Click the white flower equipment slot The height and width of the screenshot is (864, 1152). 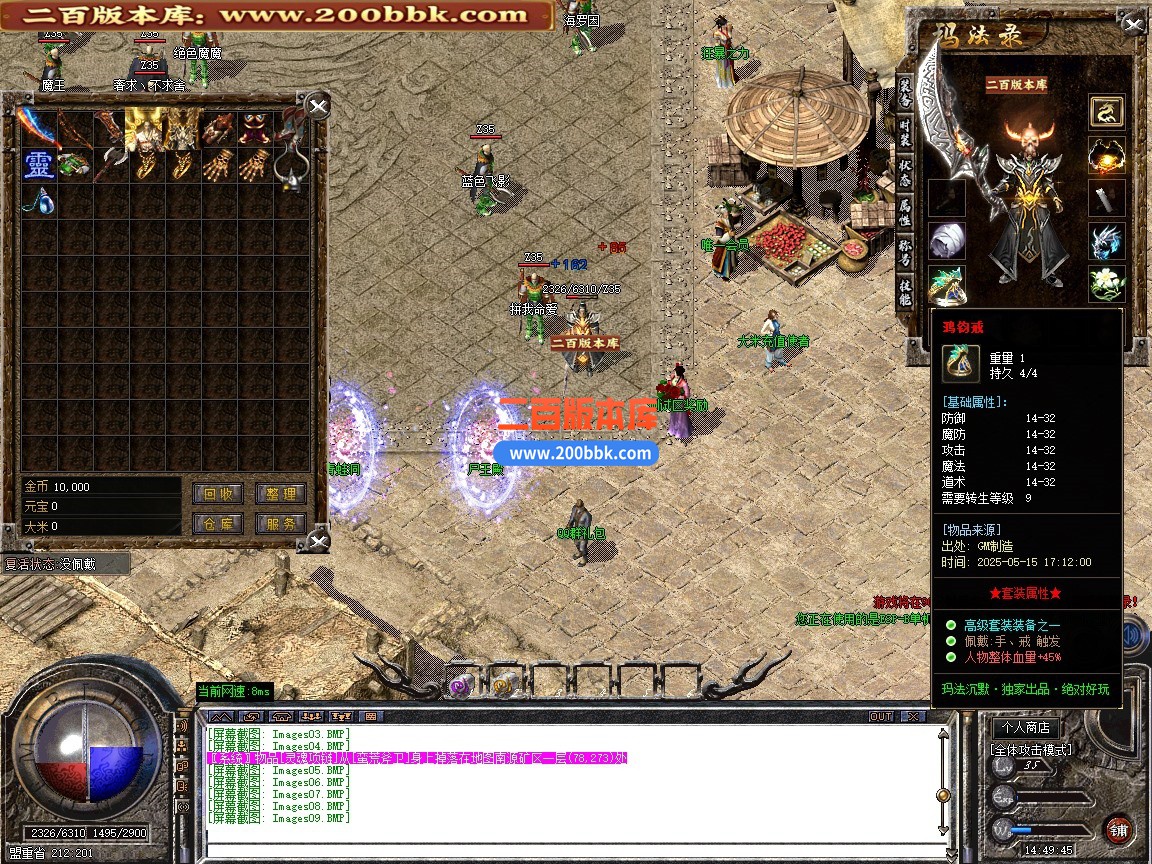(1107, 284)
